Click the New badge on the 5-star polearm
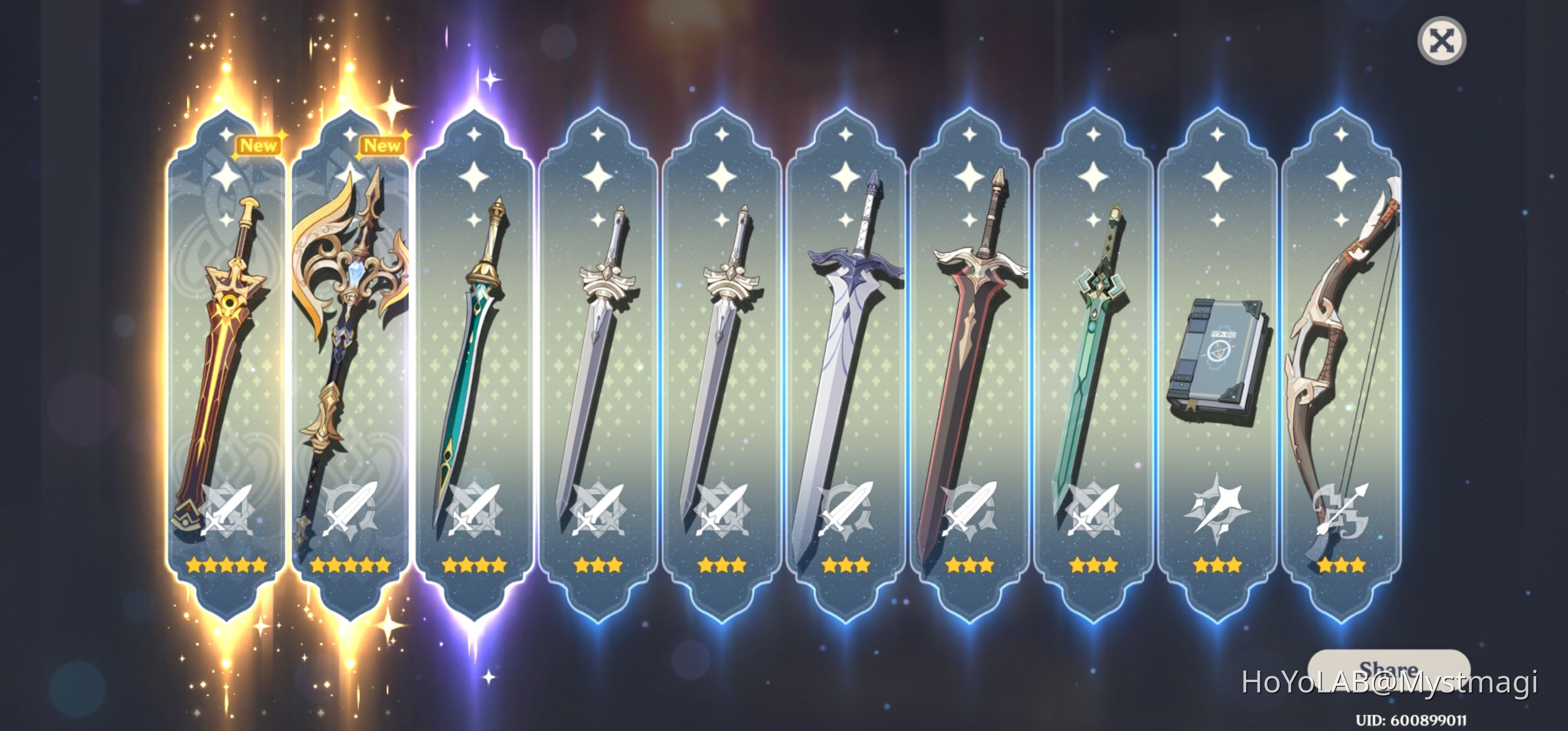 pos(382,146)
